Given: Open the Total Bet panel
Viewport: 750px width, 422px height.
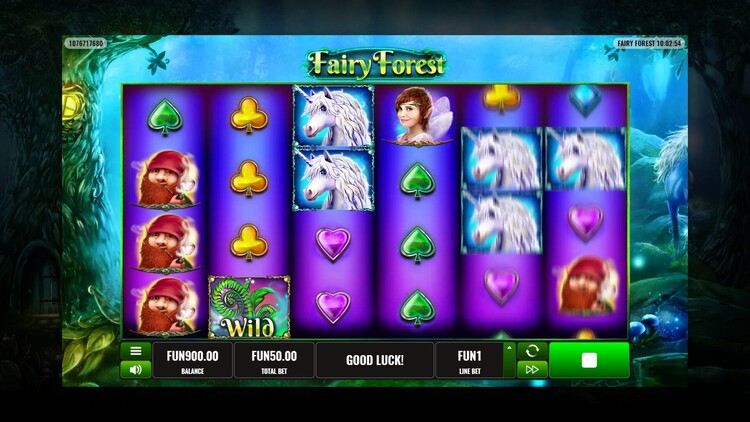Looking at the screenshot, I should tap(273, 360).
